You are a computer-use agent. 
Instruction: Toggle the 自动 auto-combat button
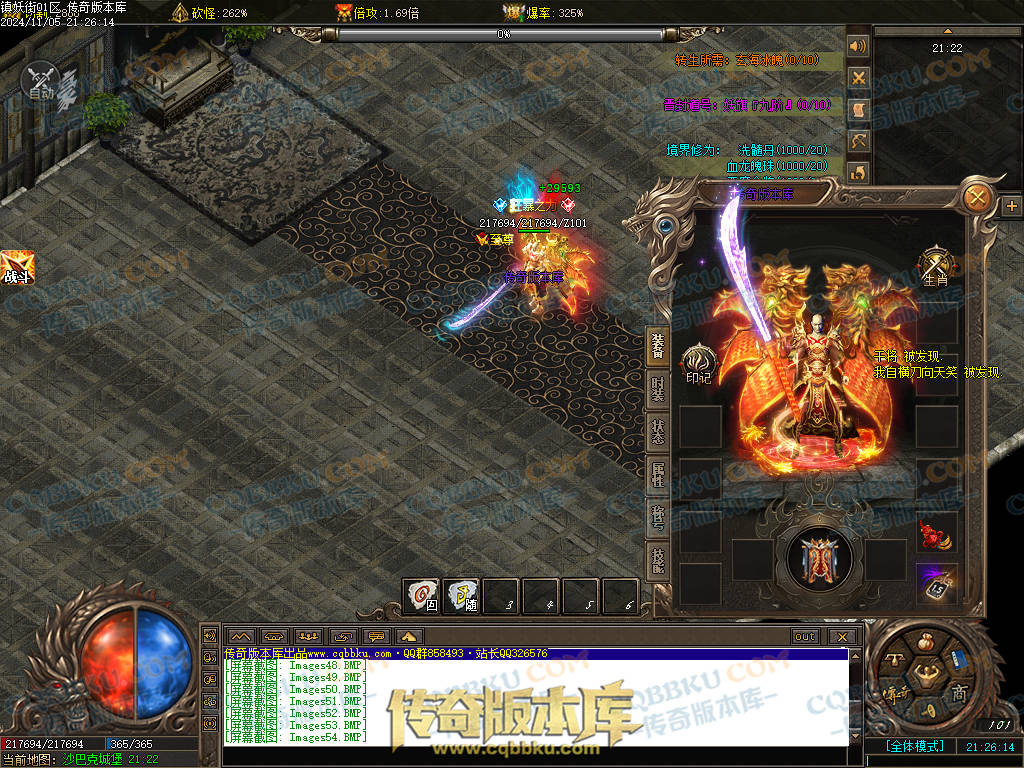(x=42, y=80)
